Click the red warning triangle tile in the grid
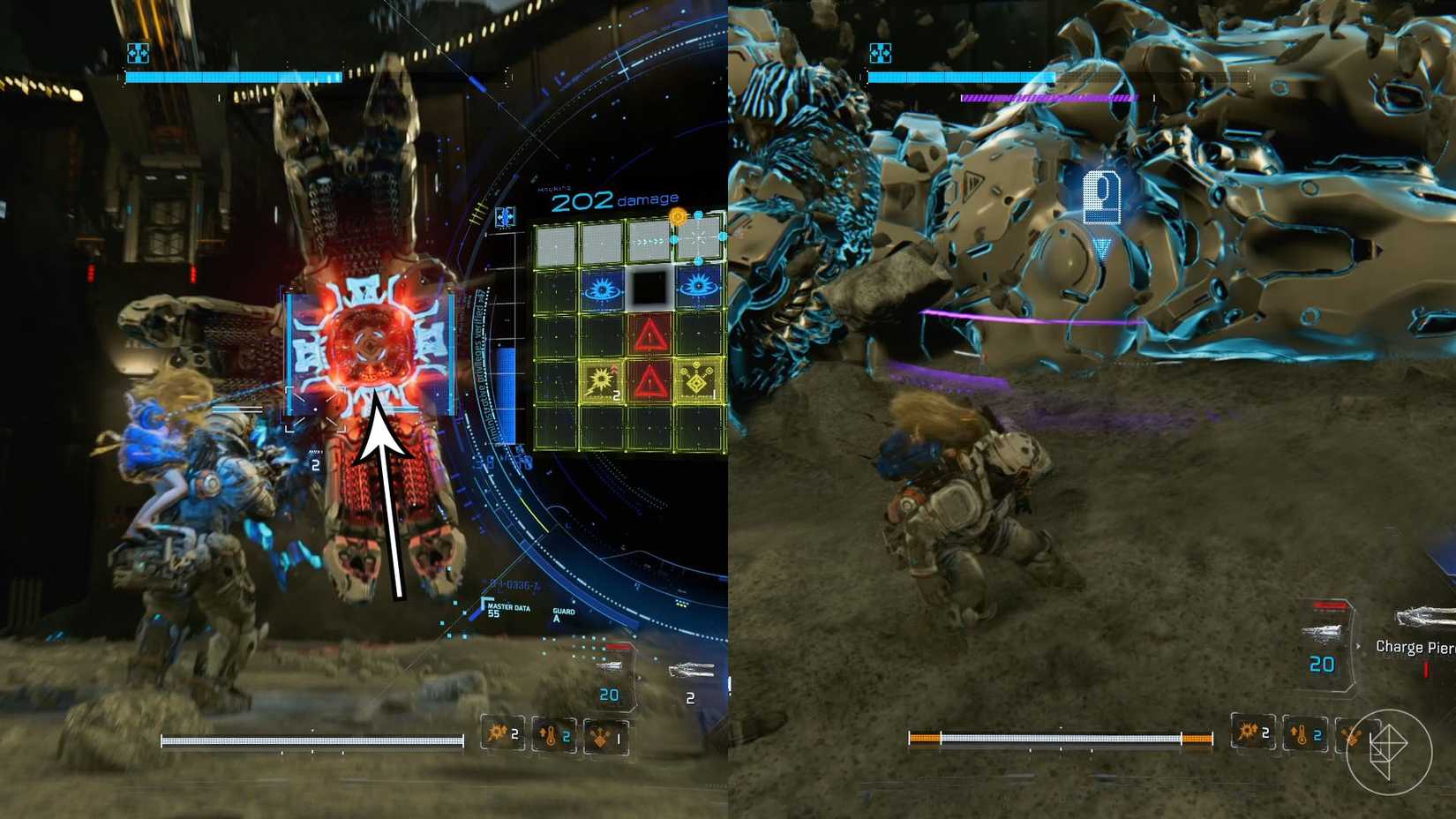The width and height of the screenshot is (1456, 819). (x=649, y=334)
